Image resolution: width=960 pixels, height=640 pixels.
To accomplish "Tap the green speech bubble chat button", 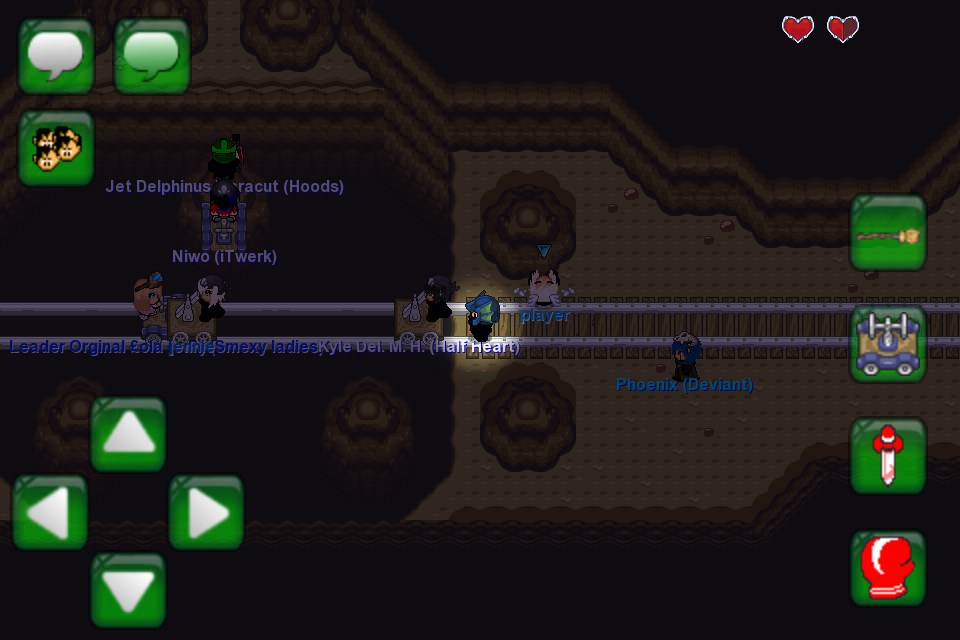I will pos(152,56).
